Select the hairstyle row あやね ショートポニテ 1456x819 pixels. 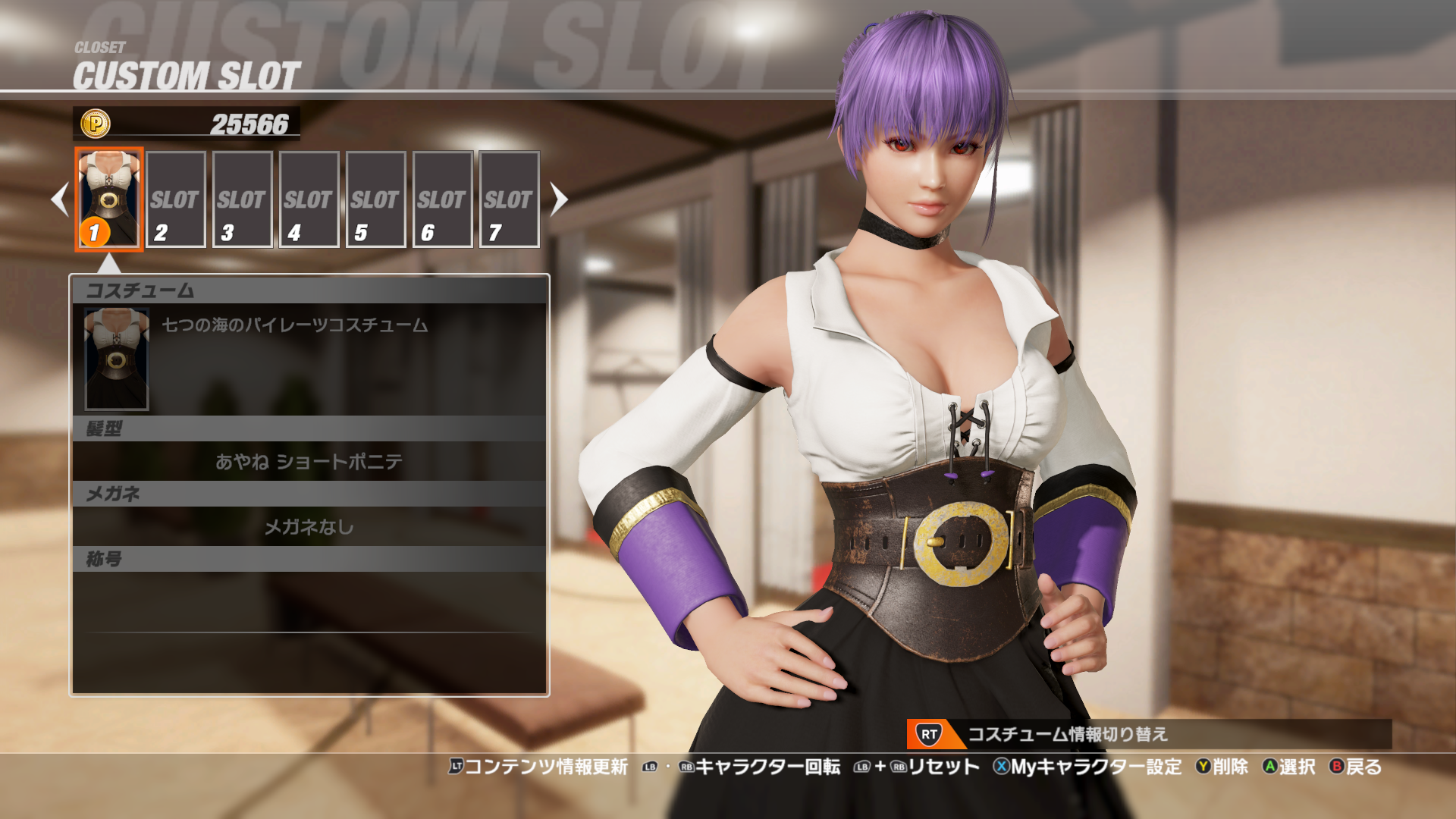point(309,461)
